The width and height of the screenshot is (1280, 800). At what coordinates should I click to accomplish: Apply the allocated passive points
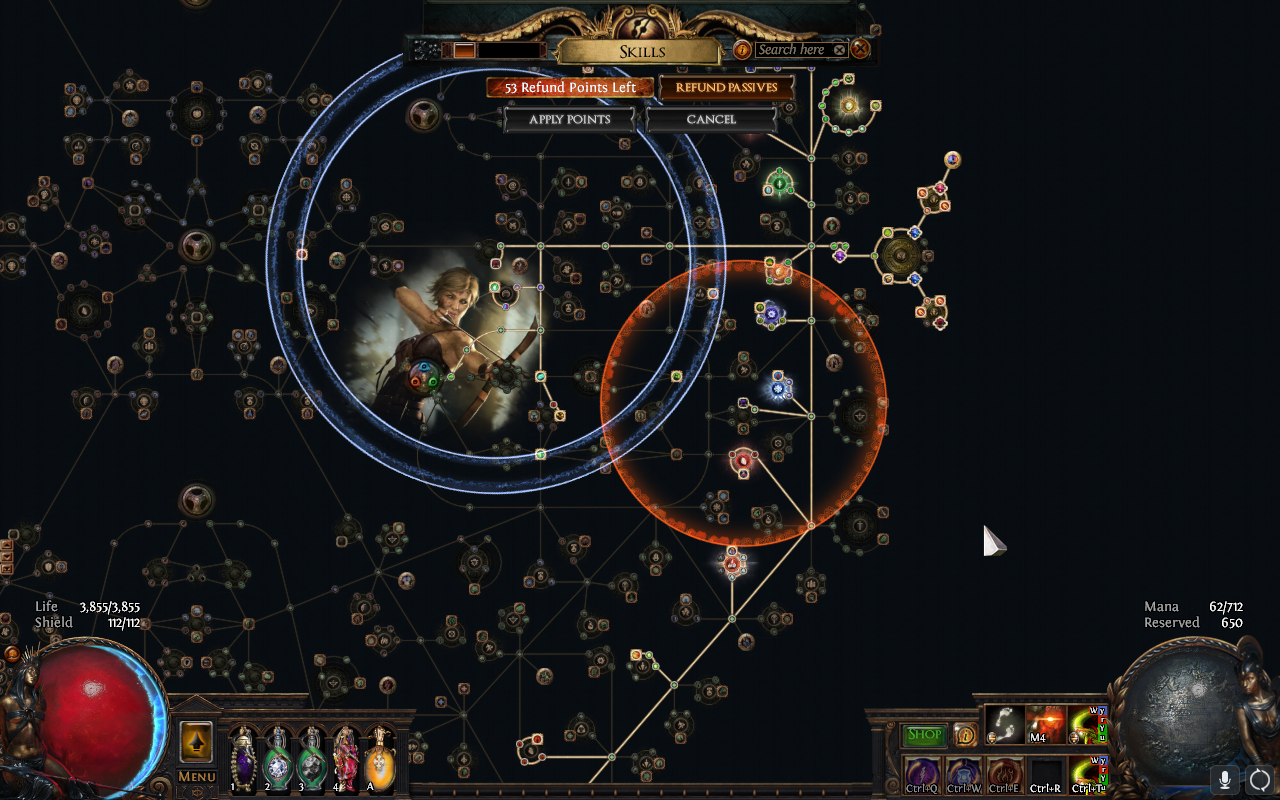point(569,119)
